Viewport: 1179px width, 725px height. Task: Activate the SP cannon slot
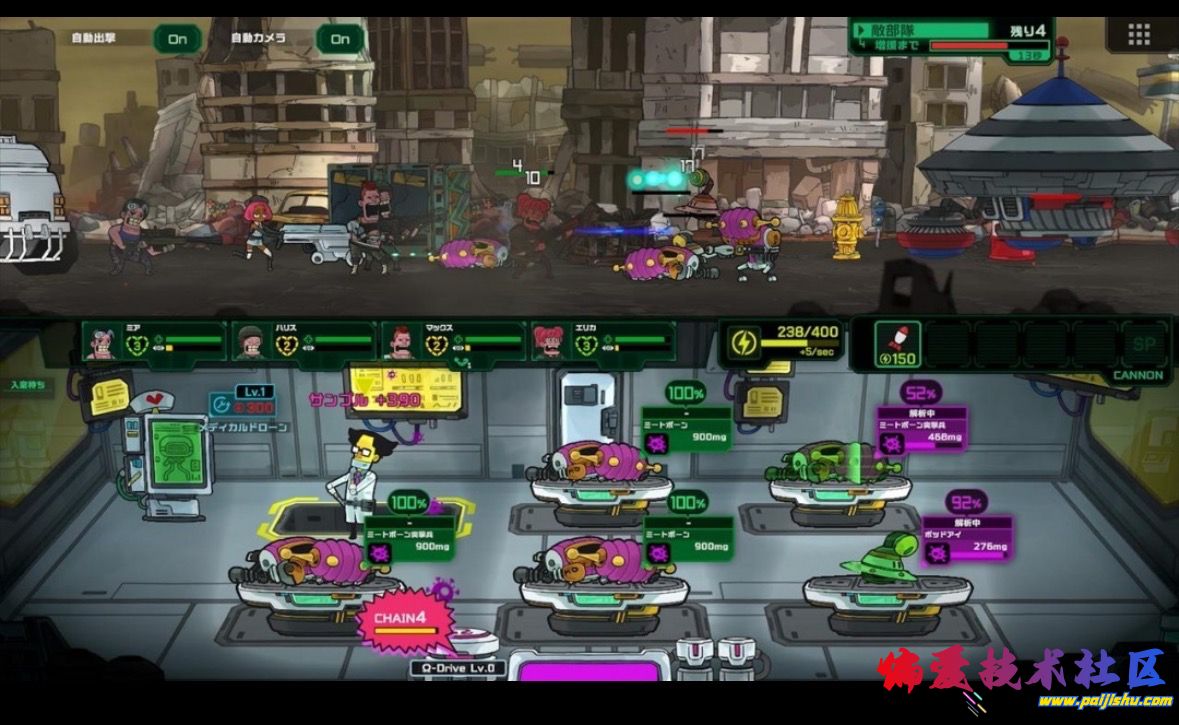click(x=1145, y=344)
